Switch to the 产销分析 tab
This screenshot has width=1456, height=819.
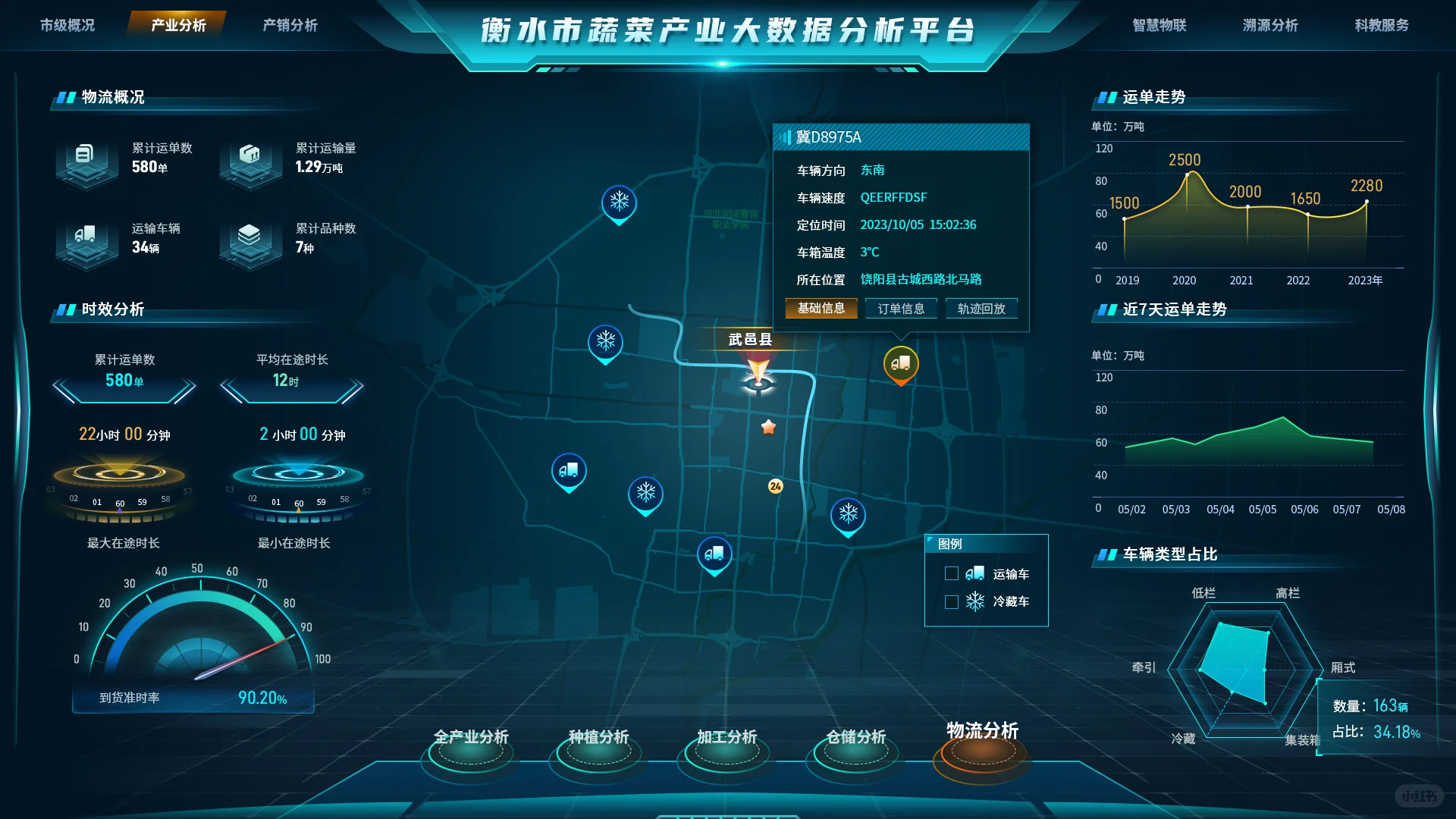[290, 25]
